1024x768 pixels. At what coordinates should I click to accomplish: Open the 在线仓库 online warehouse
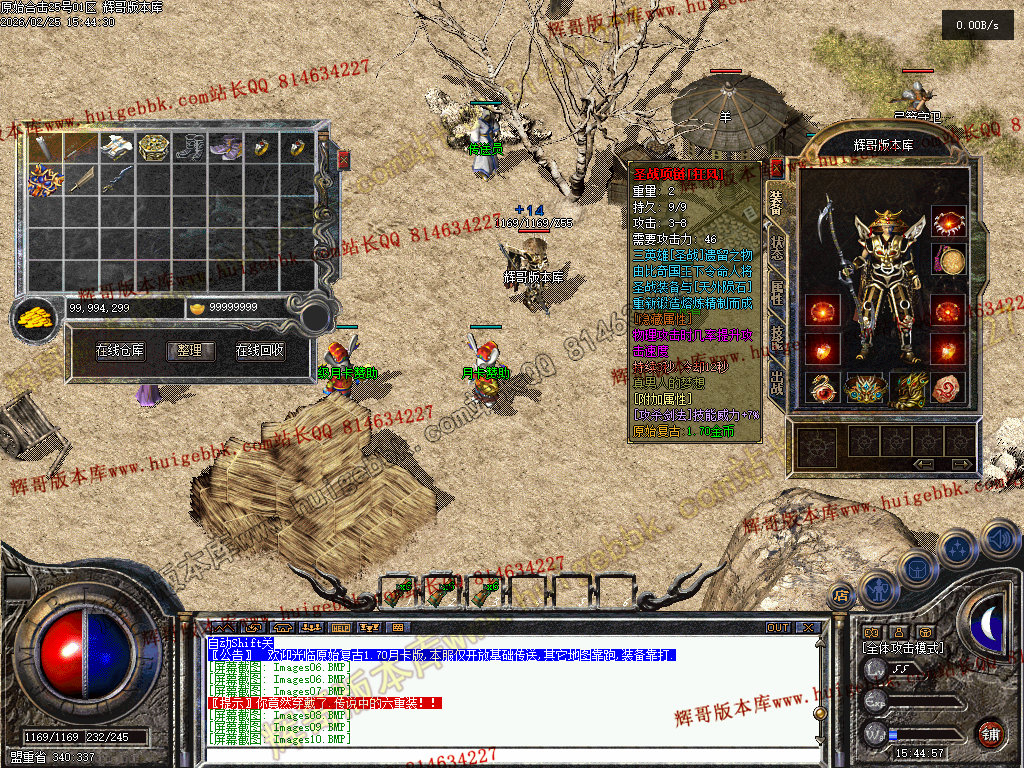point(120,351)
